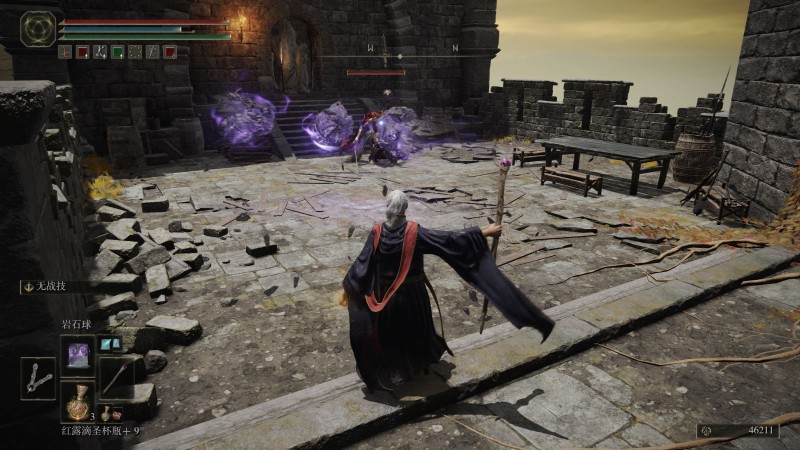Click the golden great rune emblem icon
The image size is (800, 450).
[38, 28]
